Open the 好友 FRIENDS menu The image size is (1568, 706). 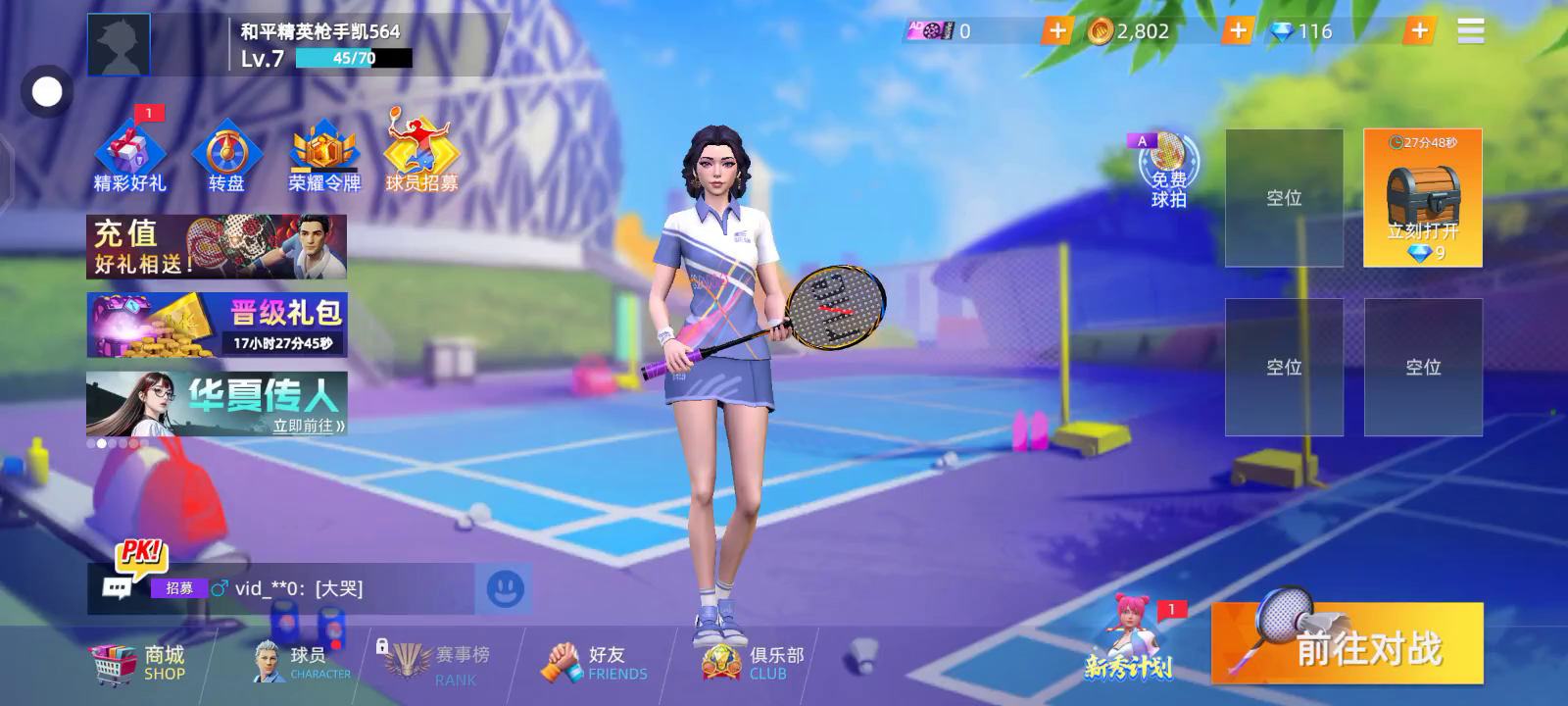click(x=595, y=663)
